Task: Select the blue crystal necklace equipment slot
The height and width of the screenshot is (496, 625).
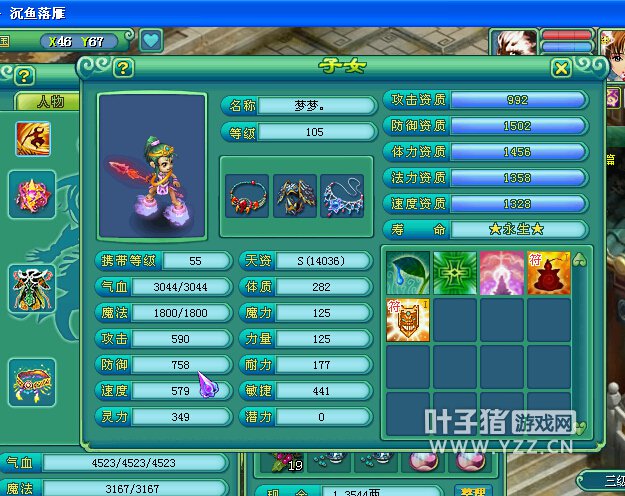Action: pos(343,196)
